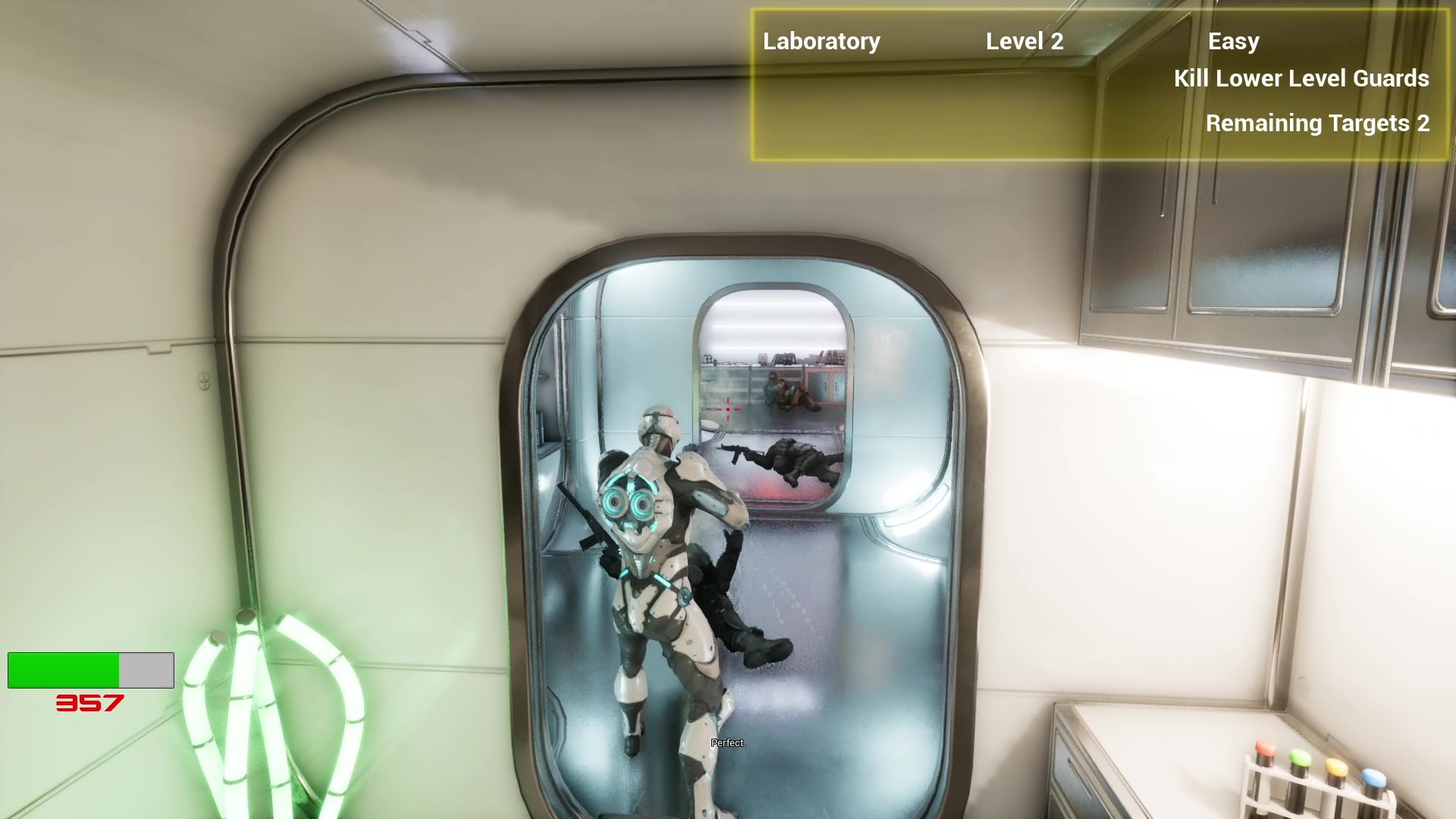The height and width of the screenshot is (819, 1456).
Task: Select the yellow-capped test tube
Action: (x=1335, y=767)
